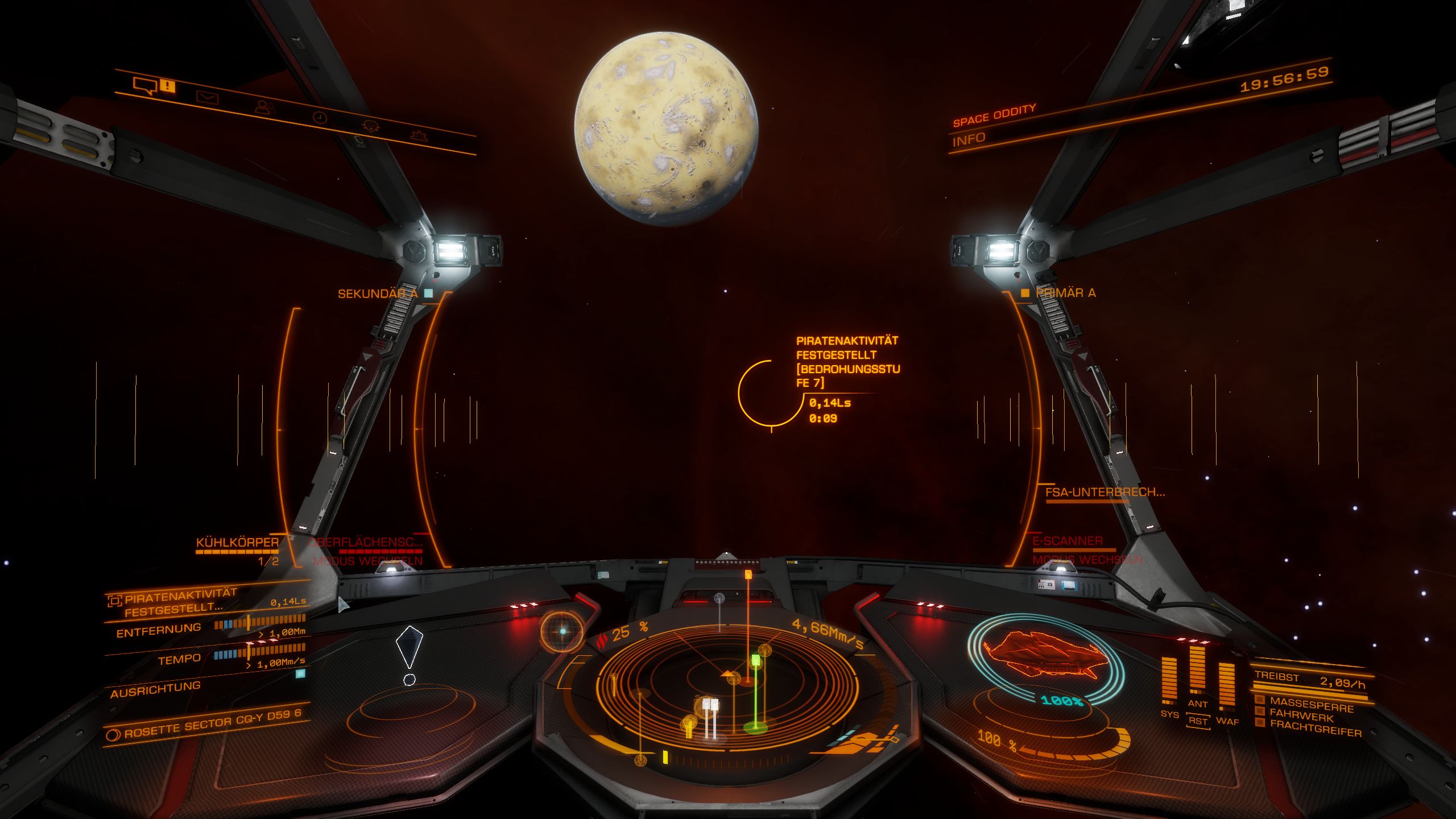Select the FSA-Unterbrech module label
The height and width of the screenshot is (819, 1456).
(1105, 493)
